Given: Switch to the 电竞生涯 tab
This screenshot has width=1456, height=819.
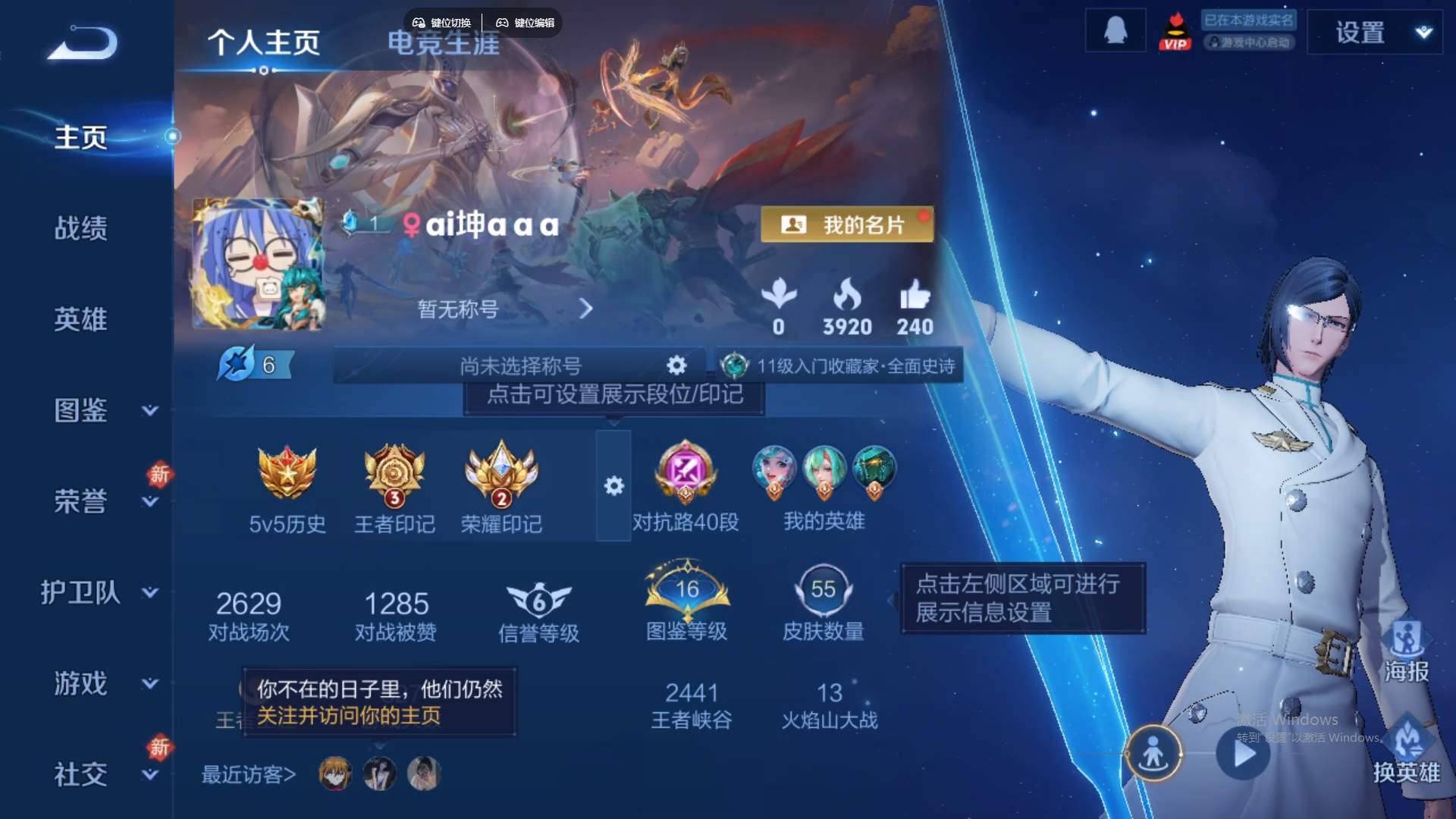Looking at the screenshot, I should click(443, 43).
